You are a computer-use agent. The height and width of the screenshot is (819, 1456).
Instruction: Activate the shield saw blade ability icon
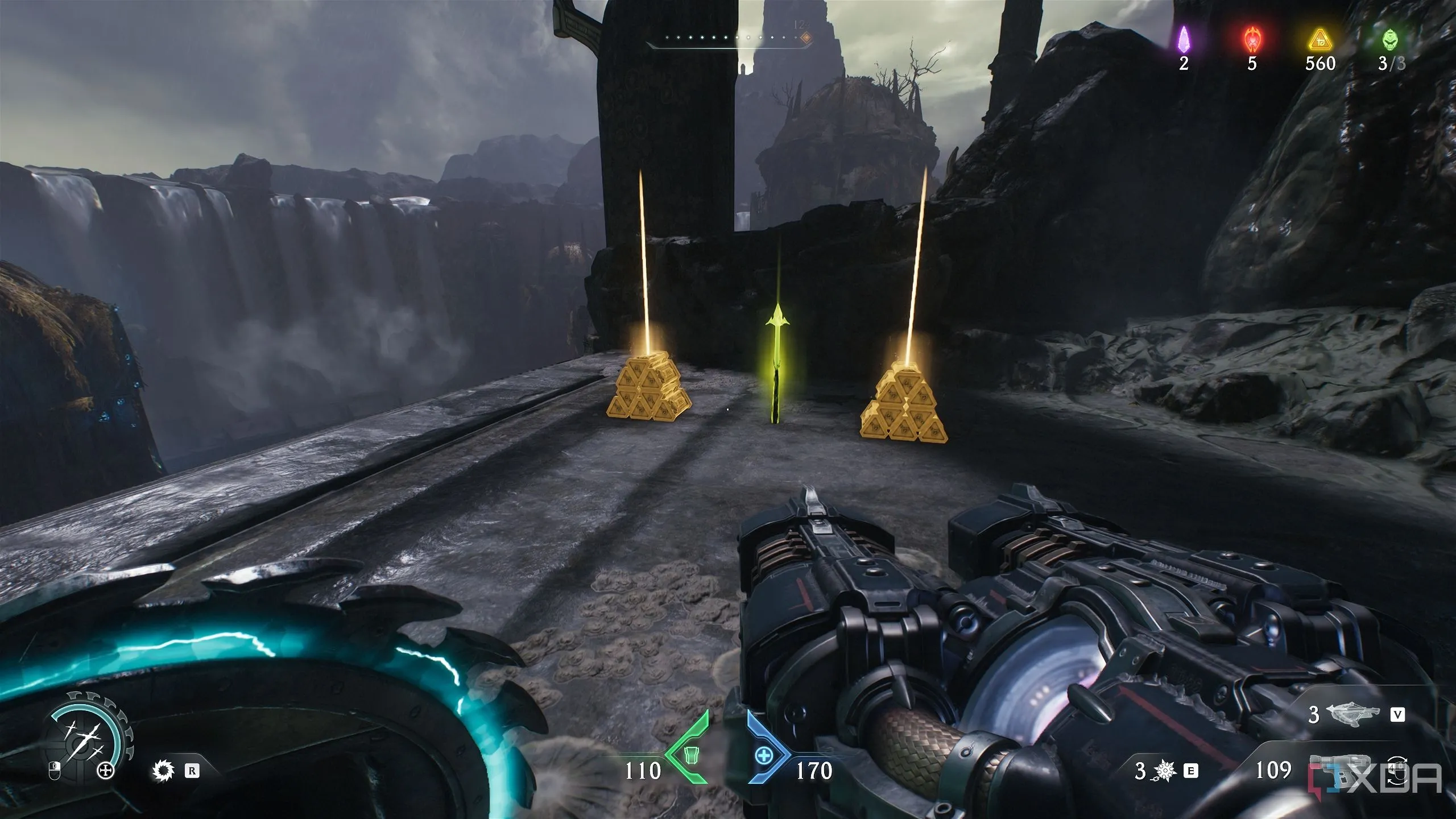click(x=164, y=771)
